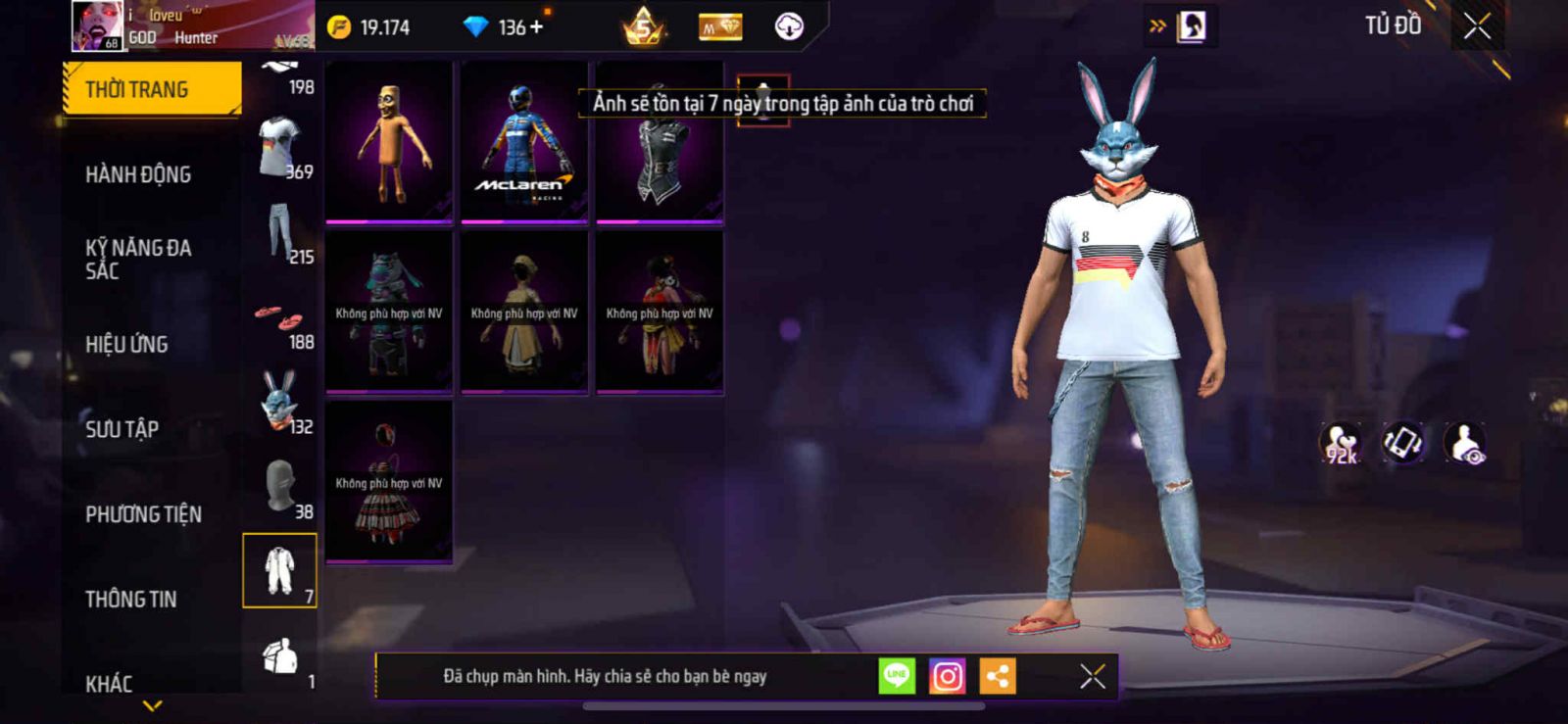1568x724 pixels.
Task: Select the blue rabbit mask category
Action: (x=279, y=402)
